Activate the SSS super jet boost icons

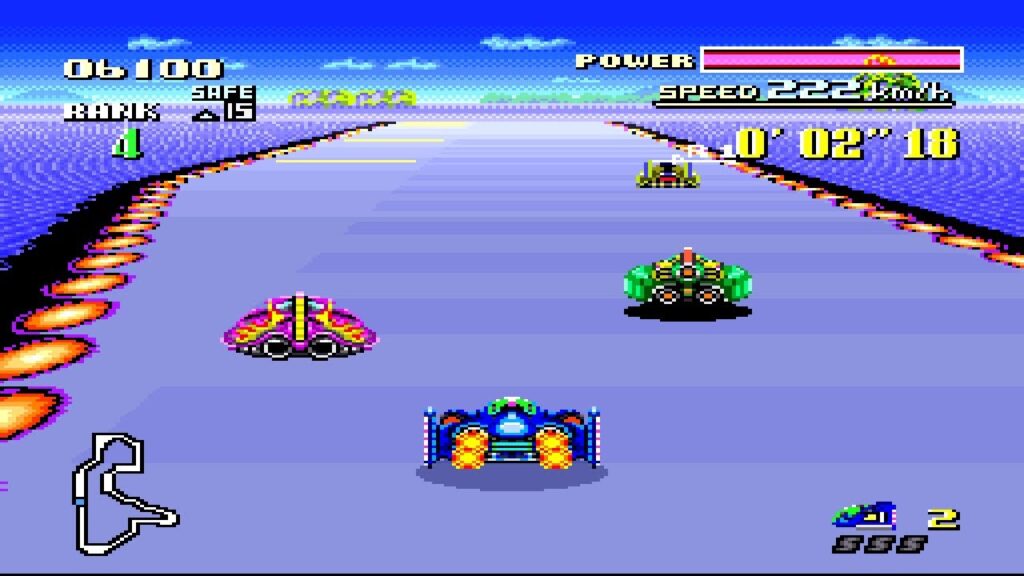(879, 544)
